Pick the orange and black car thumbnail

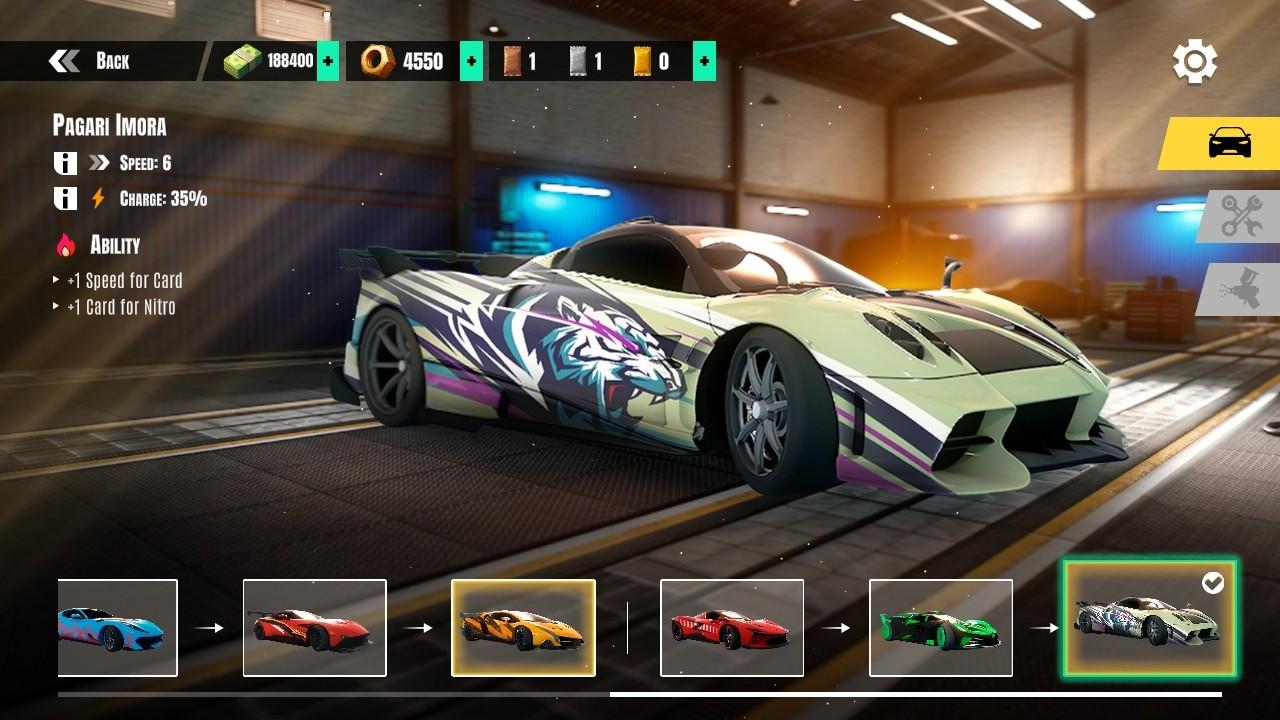pos(523,628)
